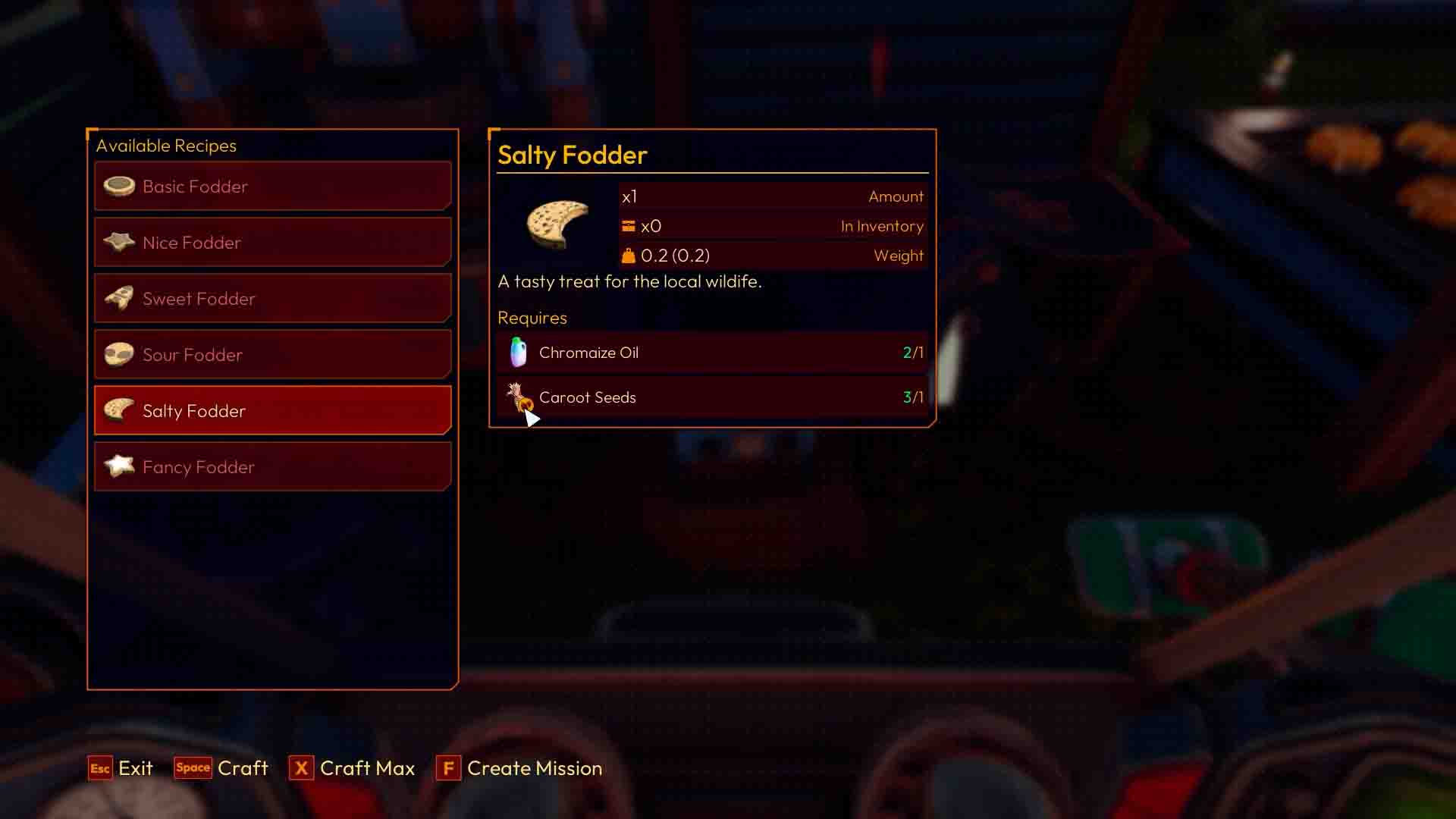This screenshot has height=819, width=1456.
Task: Click Exit to leave crafting menu
Action: 120,768
